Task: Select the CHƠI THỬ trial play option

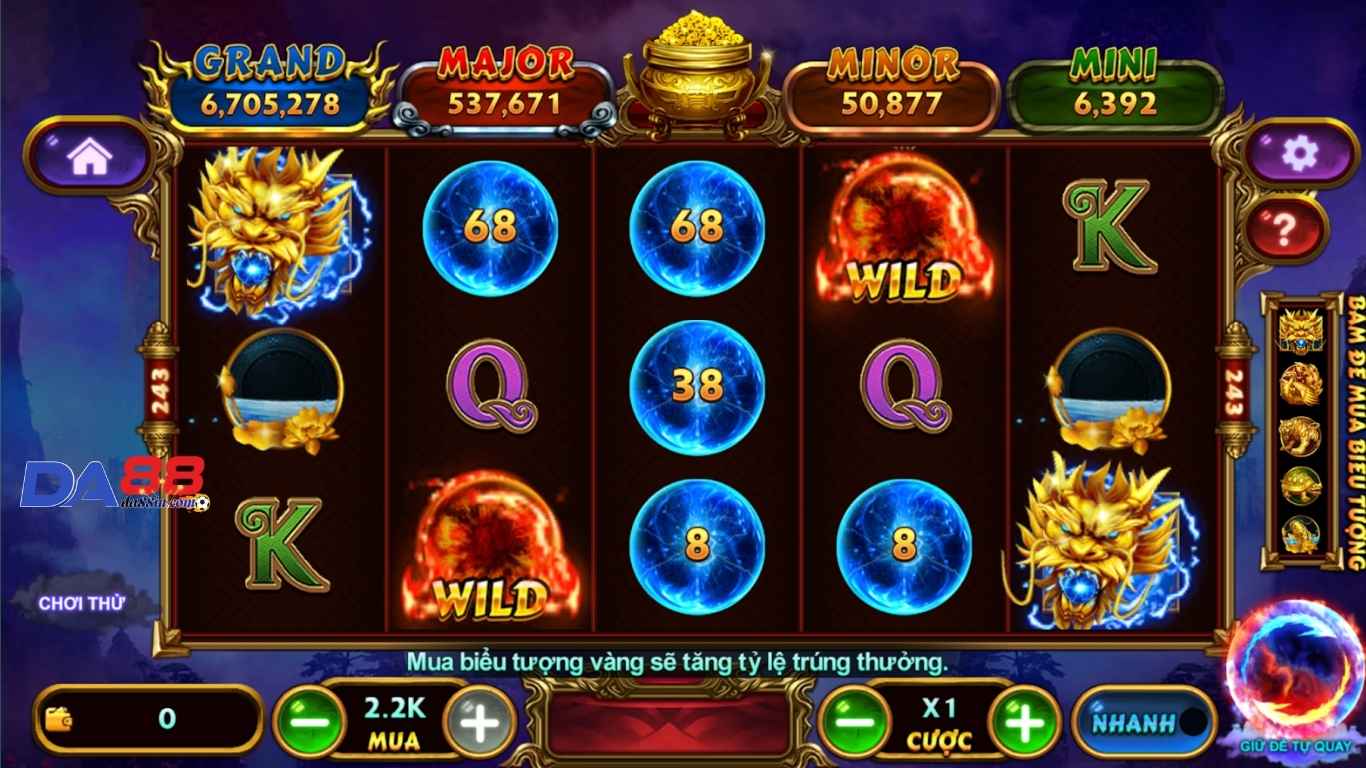Action: (x=82, y=603)
